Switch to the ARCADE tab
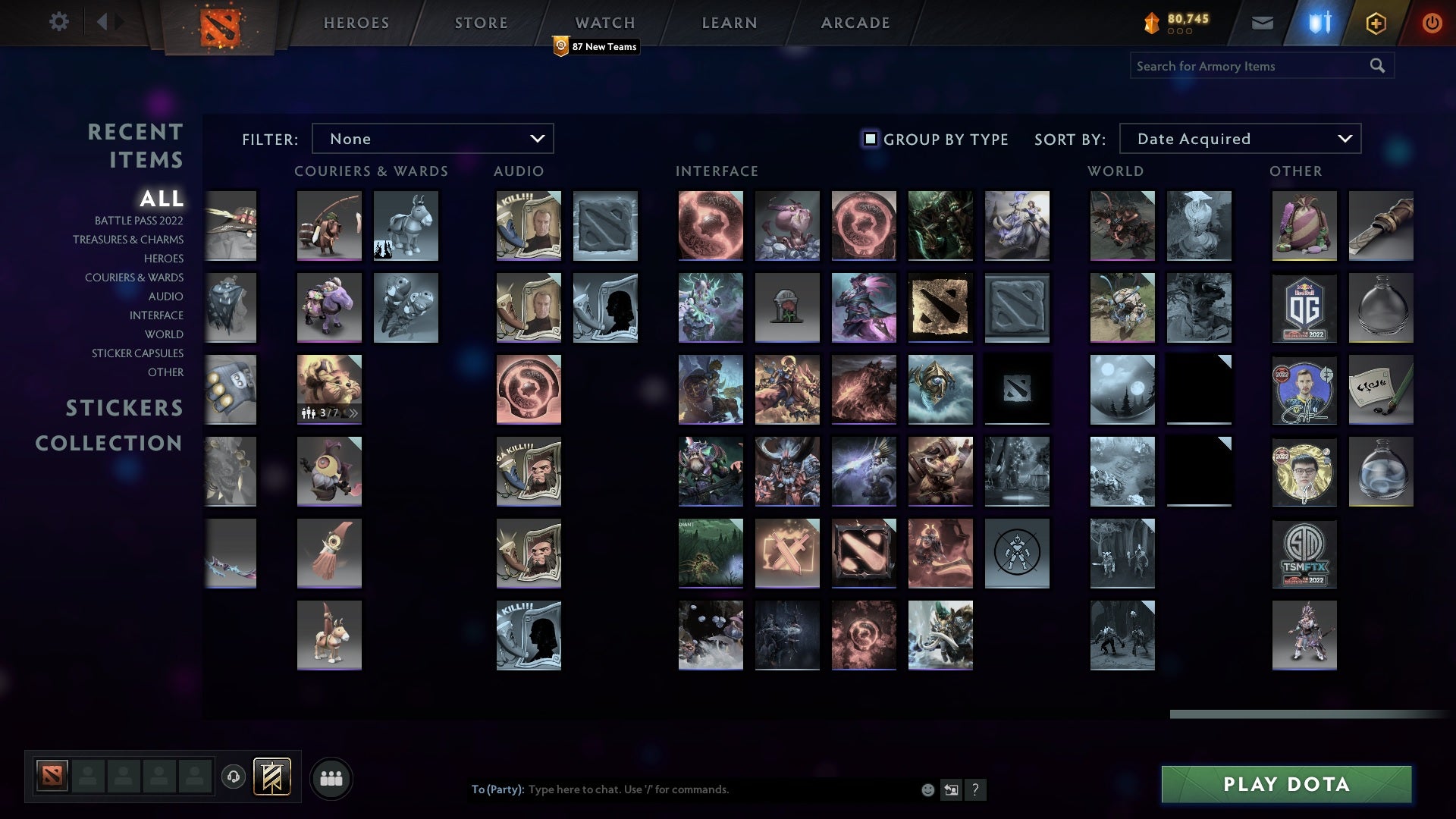This screenshot has width=1456, height=819. pyautogui.click(x=854, y=23)
